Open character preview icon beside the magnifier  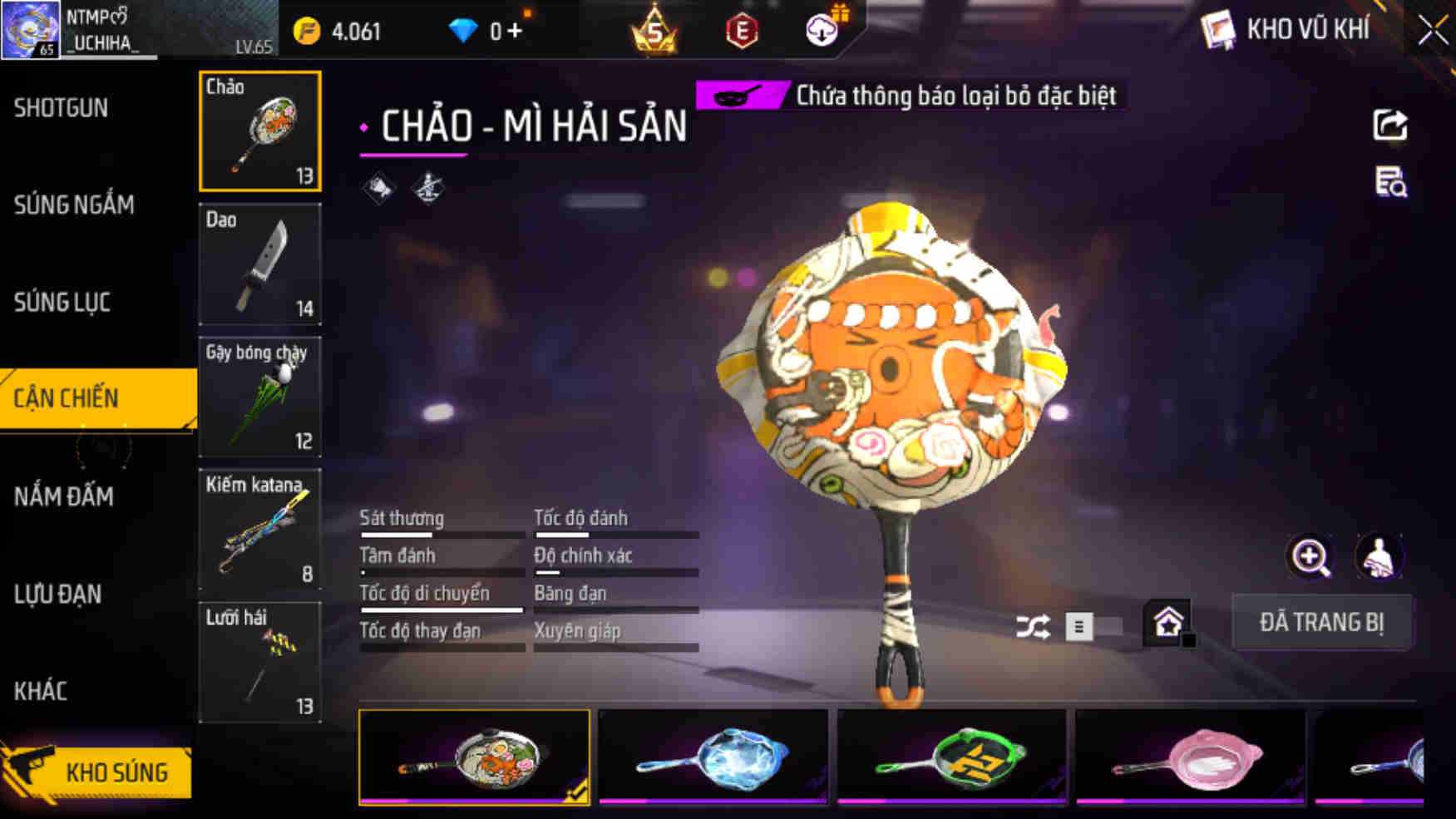1380,557
